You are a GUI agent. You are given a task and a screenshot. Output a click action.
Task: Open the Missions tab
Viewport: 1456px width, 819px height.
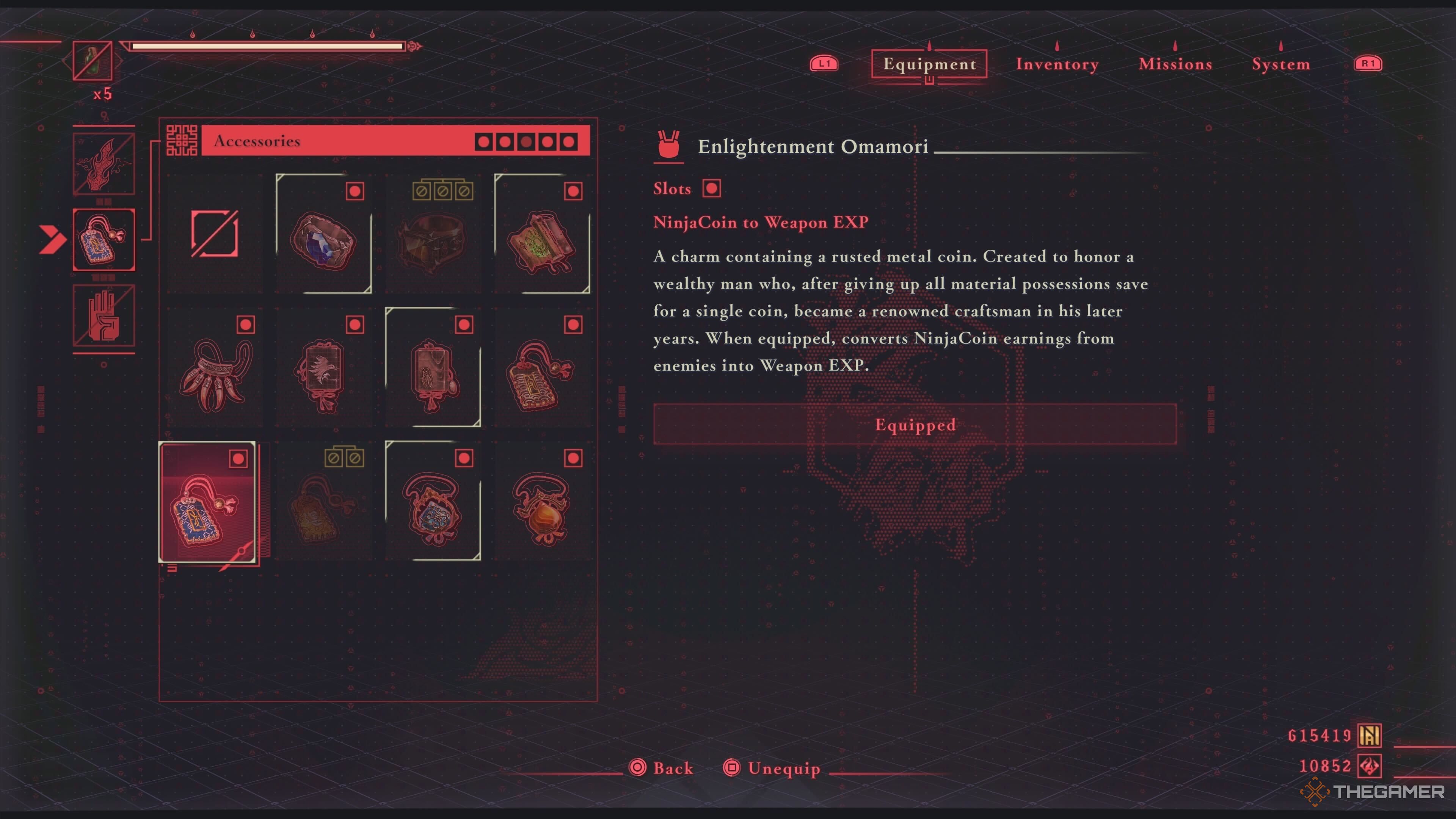1175,64
